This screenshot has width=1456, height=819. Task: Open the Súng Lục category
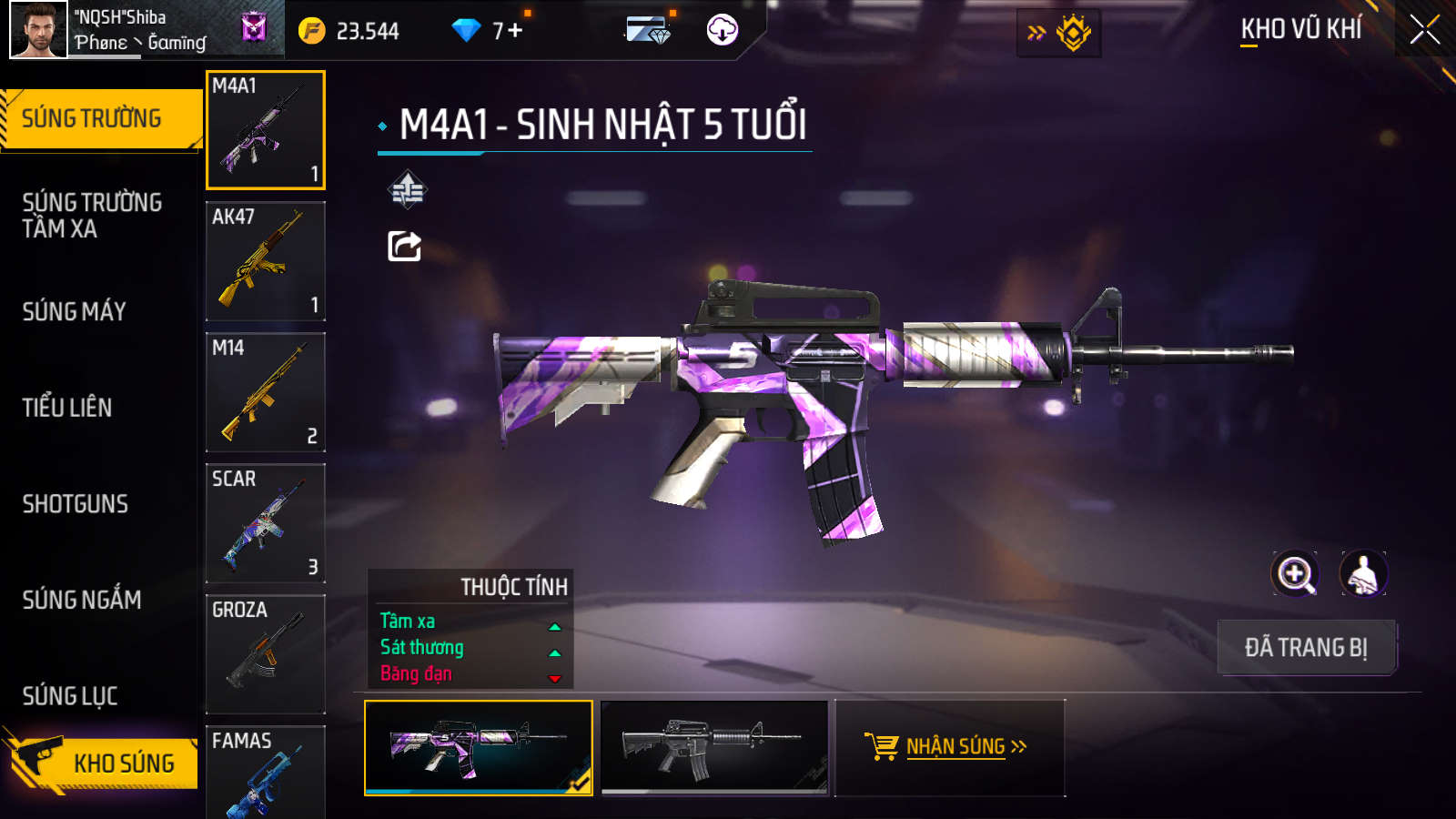tap(70, 696)
